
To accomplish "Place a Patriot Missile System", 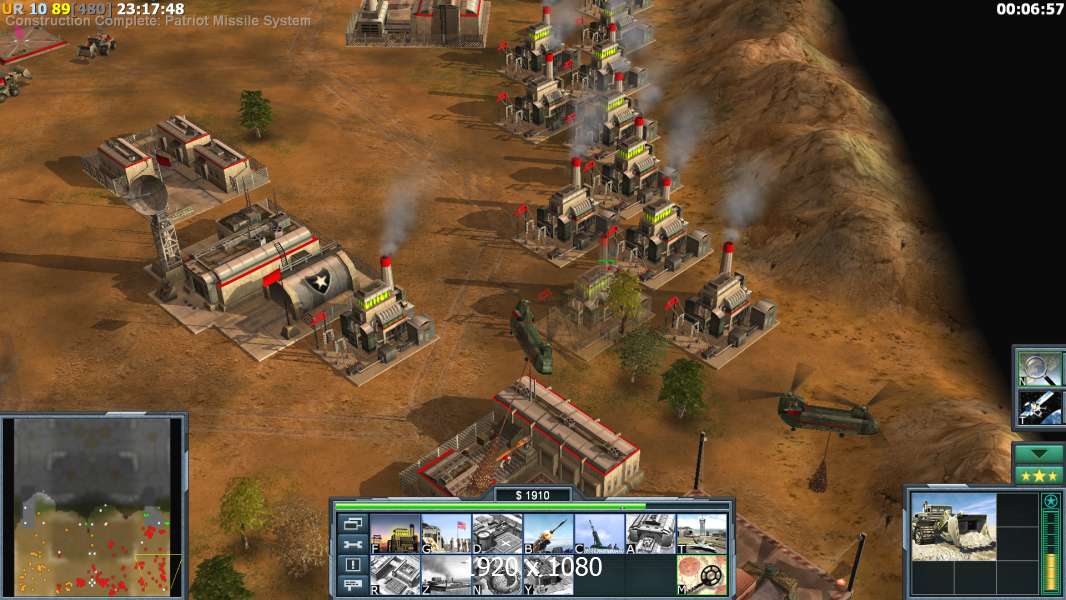I will pyautogui.click(x=548, y=533).
